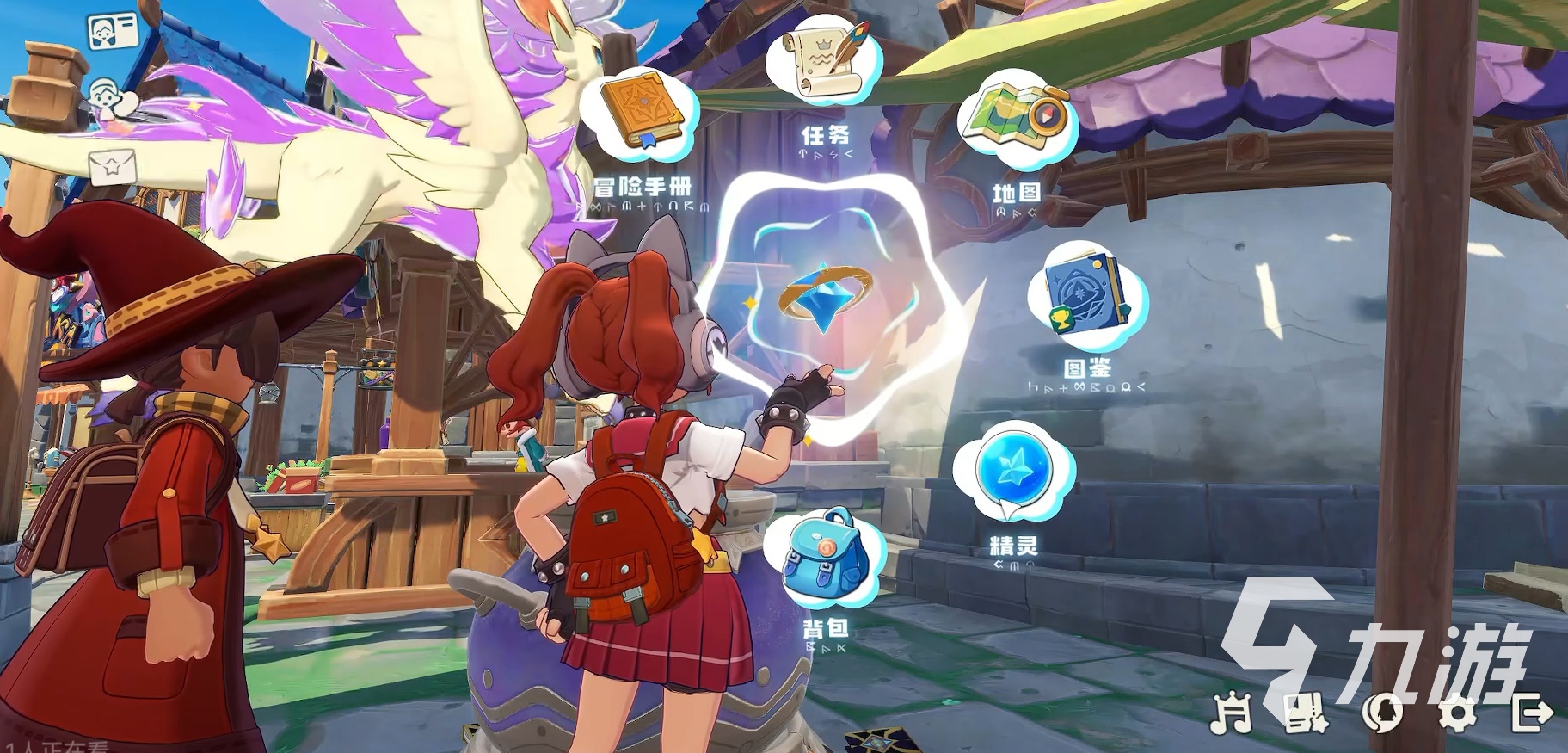Open the 冒险手册 adventure handbook
This screenshot has height=753, width=1568.
(x=641, y=114)
